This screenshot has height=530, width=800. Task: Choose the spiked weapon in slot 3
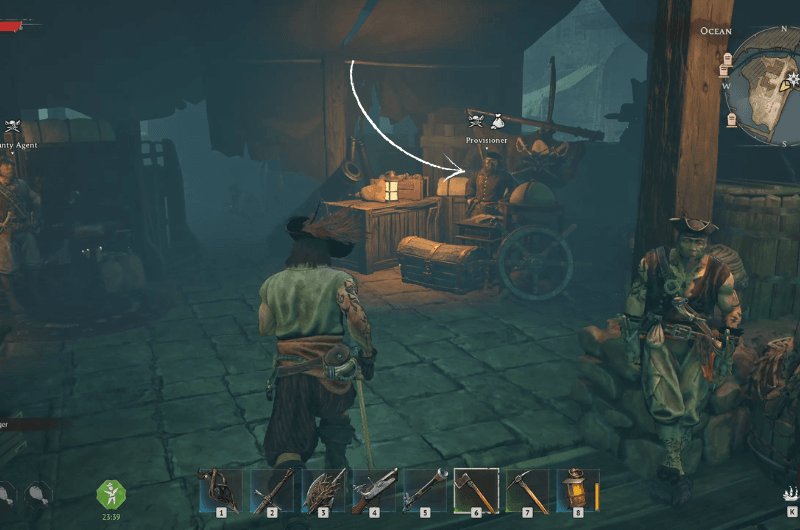point(323,490)
